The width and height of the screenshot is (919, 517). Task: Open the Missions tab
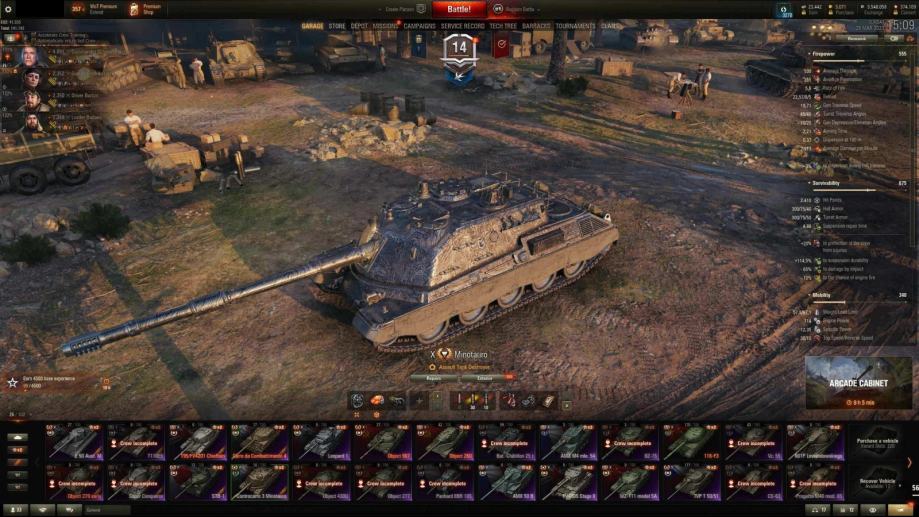(x=385, y=26)
